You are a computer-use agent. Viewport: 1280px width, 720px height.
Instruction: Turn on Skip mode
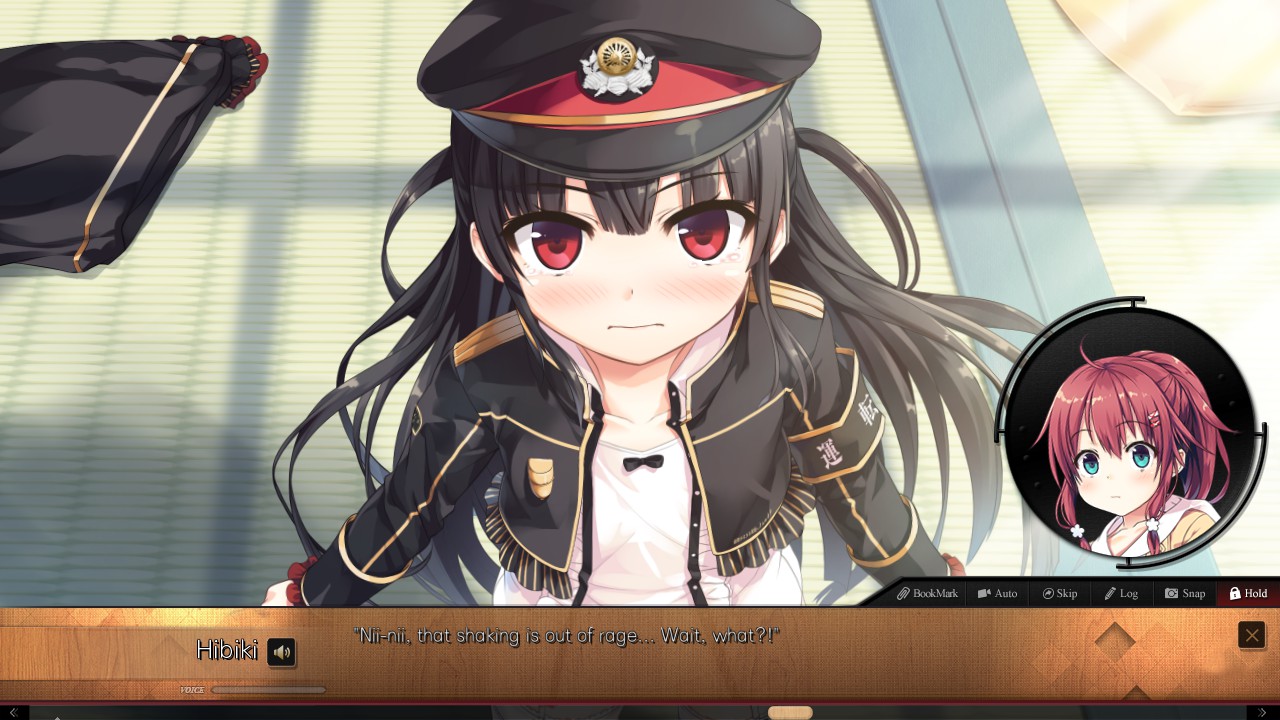[1059, 593]
